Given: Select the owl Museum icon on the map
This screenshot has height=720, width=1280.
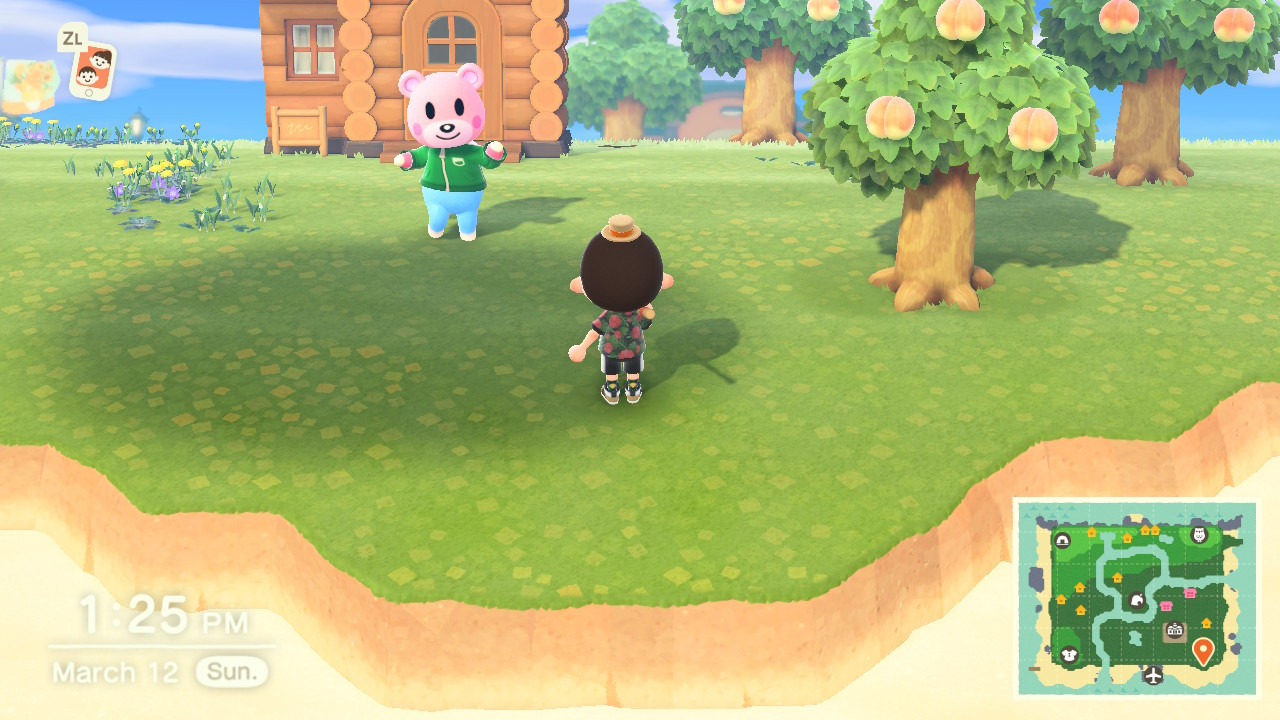Looking at the screenshot, I should tap(1198, 535).
